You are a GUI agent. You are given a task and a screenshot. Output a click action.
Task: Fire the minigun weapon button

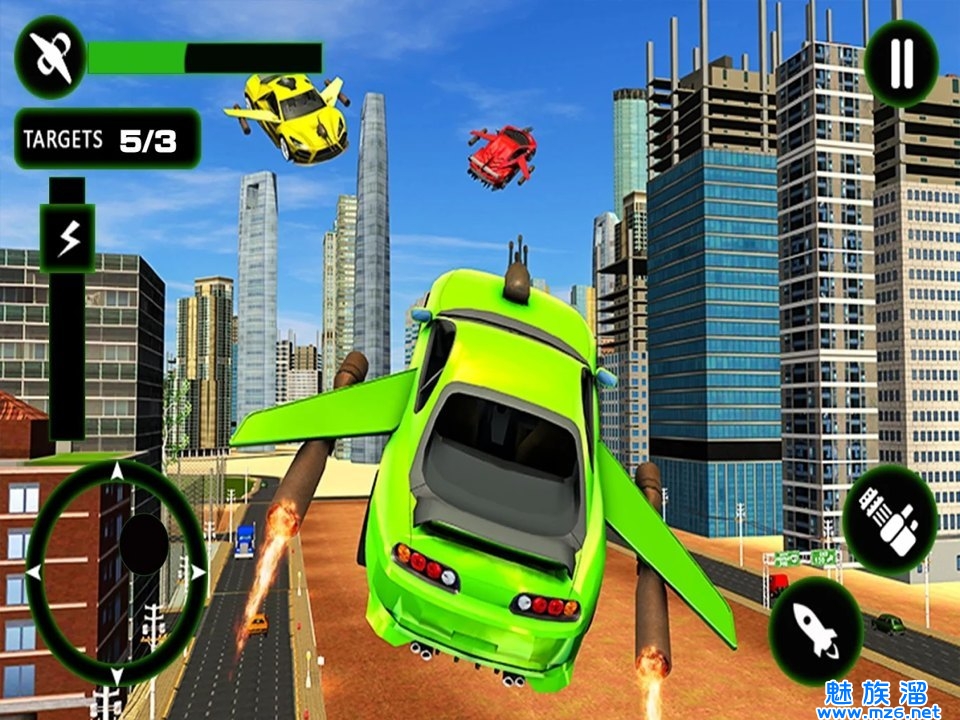pyautogui.click(x=890, y=520)
